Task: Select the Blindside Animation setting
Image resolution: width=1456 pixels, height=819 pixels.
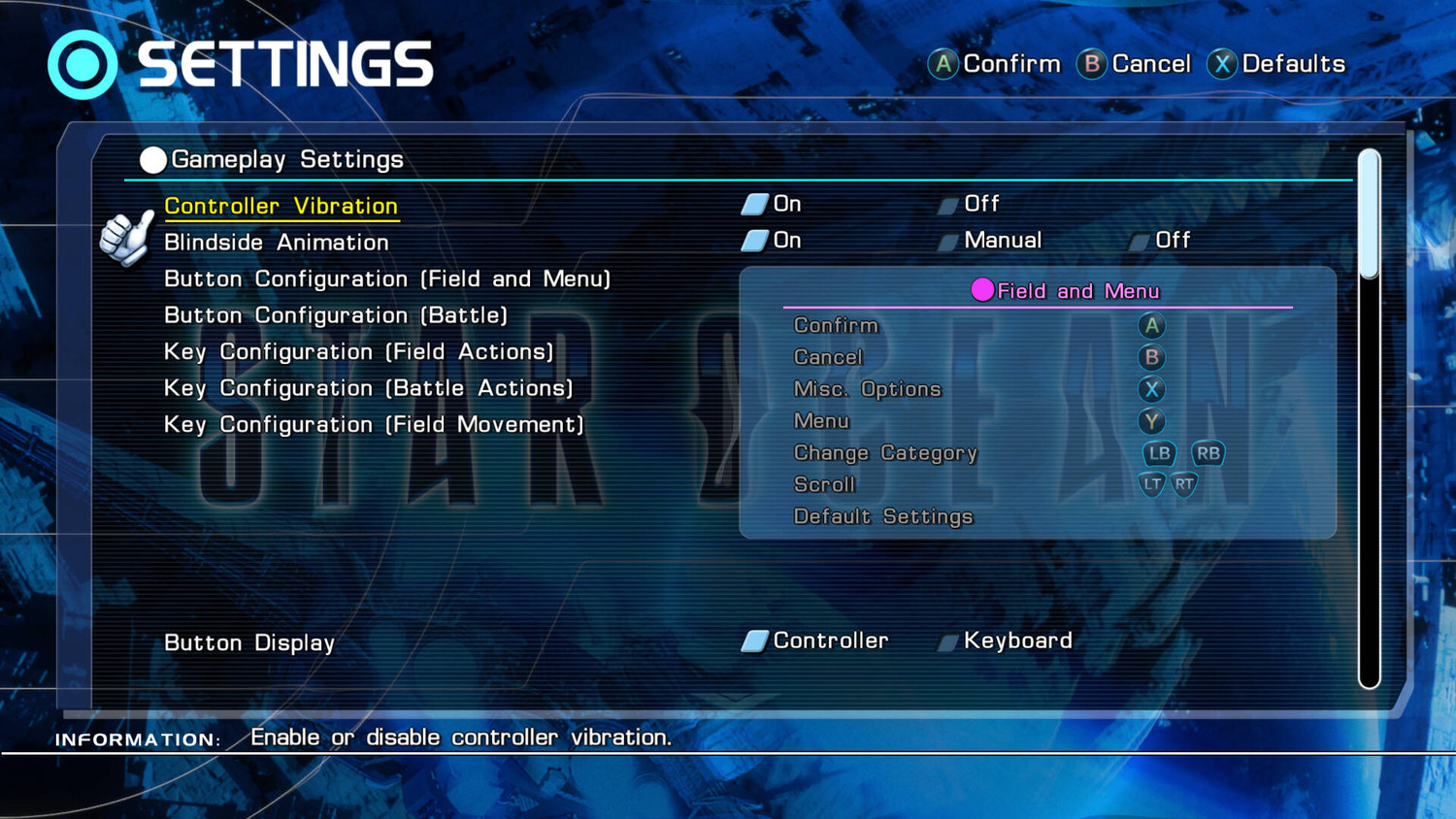Action: [276, 243]
